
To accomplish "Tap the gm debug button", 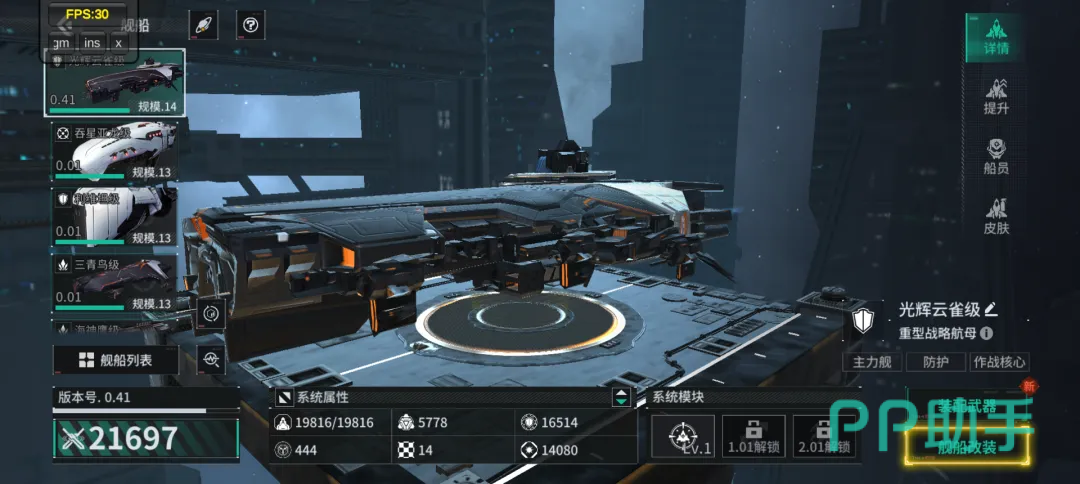I will pyautogui.click(x=62, y=42).
